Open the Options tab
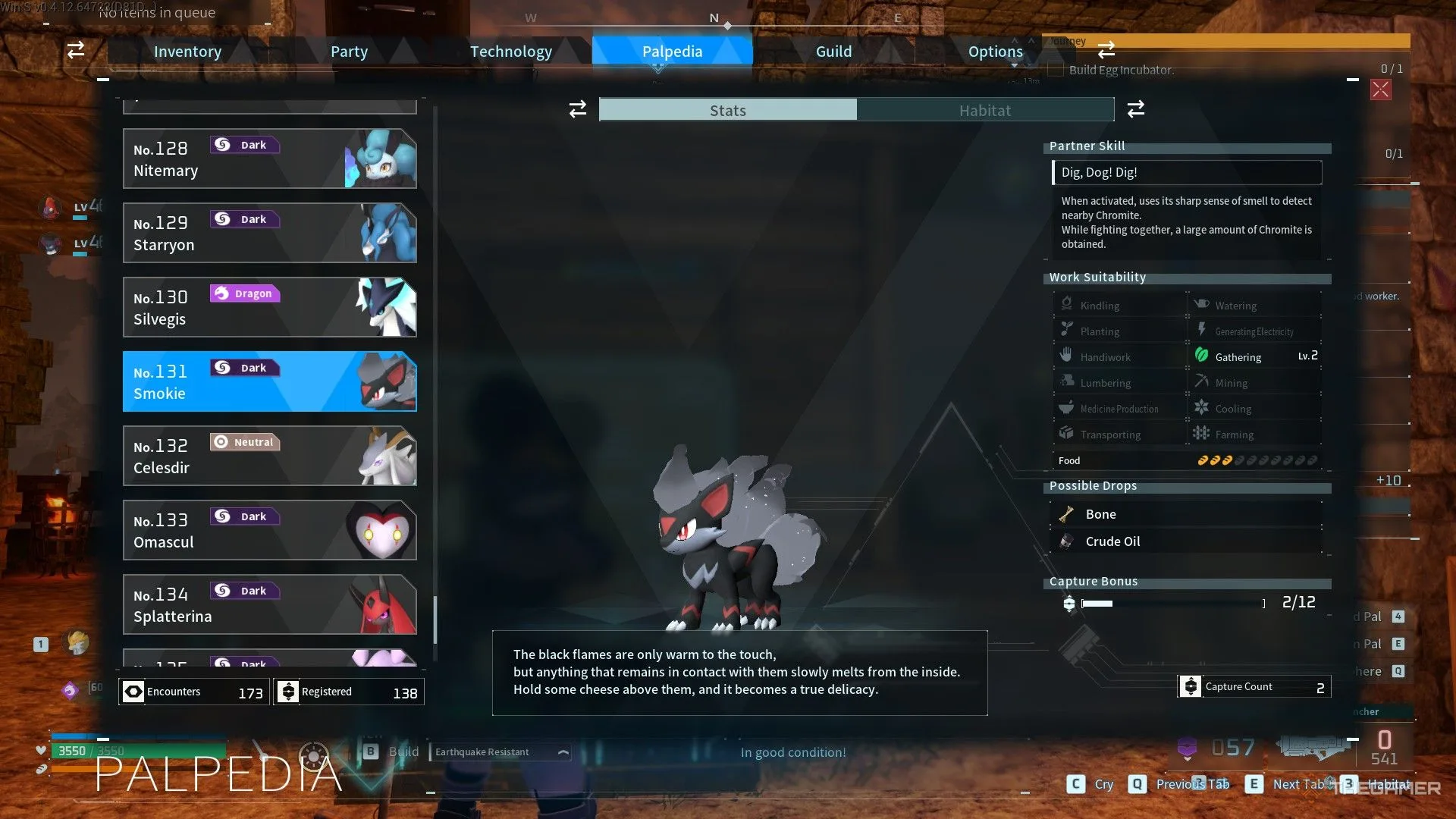The width and height of the screenshot is (1456, 819). pos(995,52)
